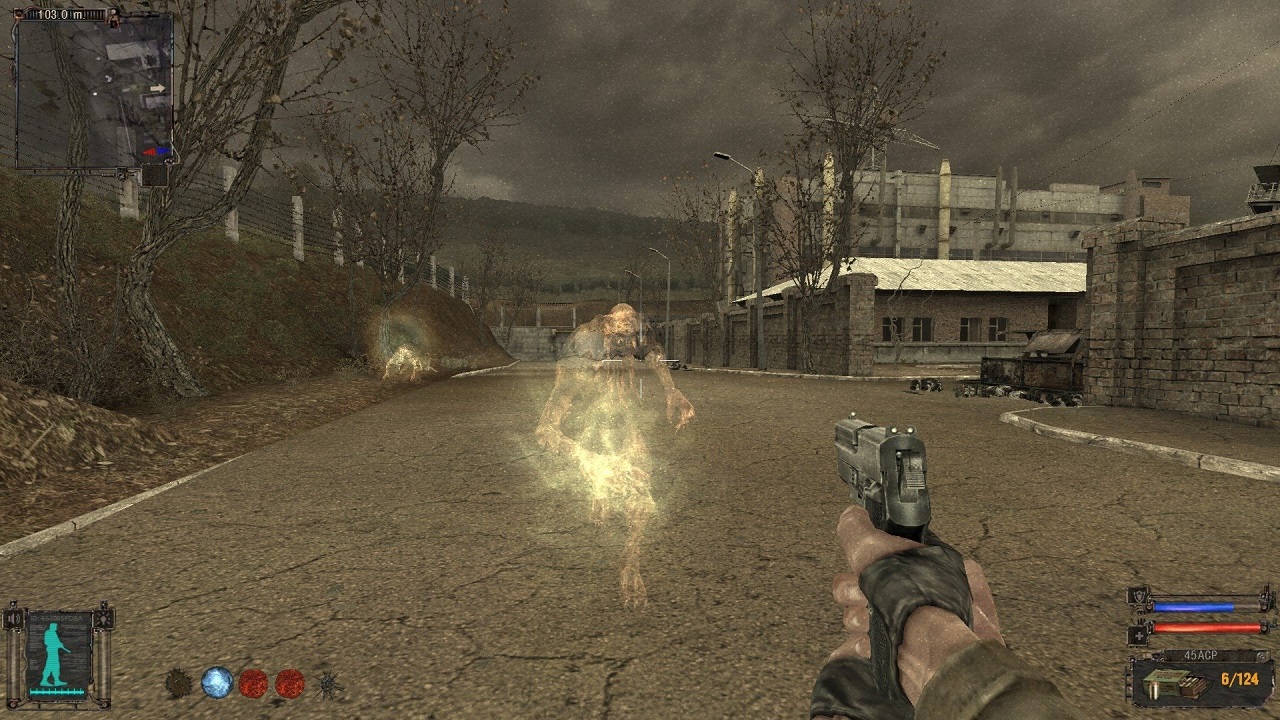Click the teal player silhouette on the status panel
Screen dimensions: 1280x720
pyautogui.click(x=53, y=653)
